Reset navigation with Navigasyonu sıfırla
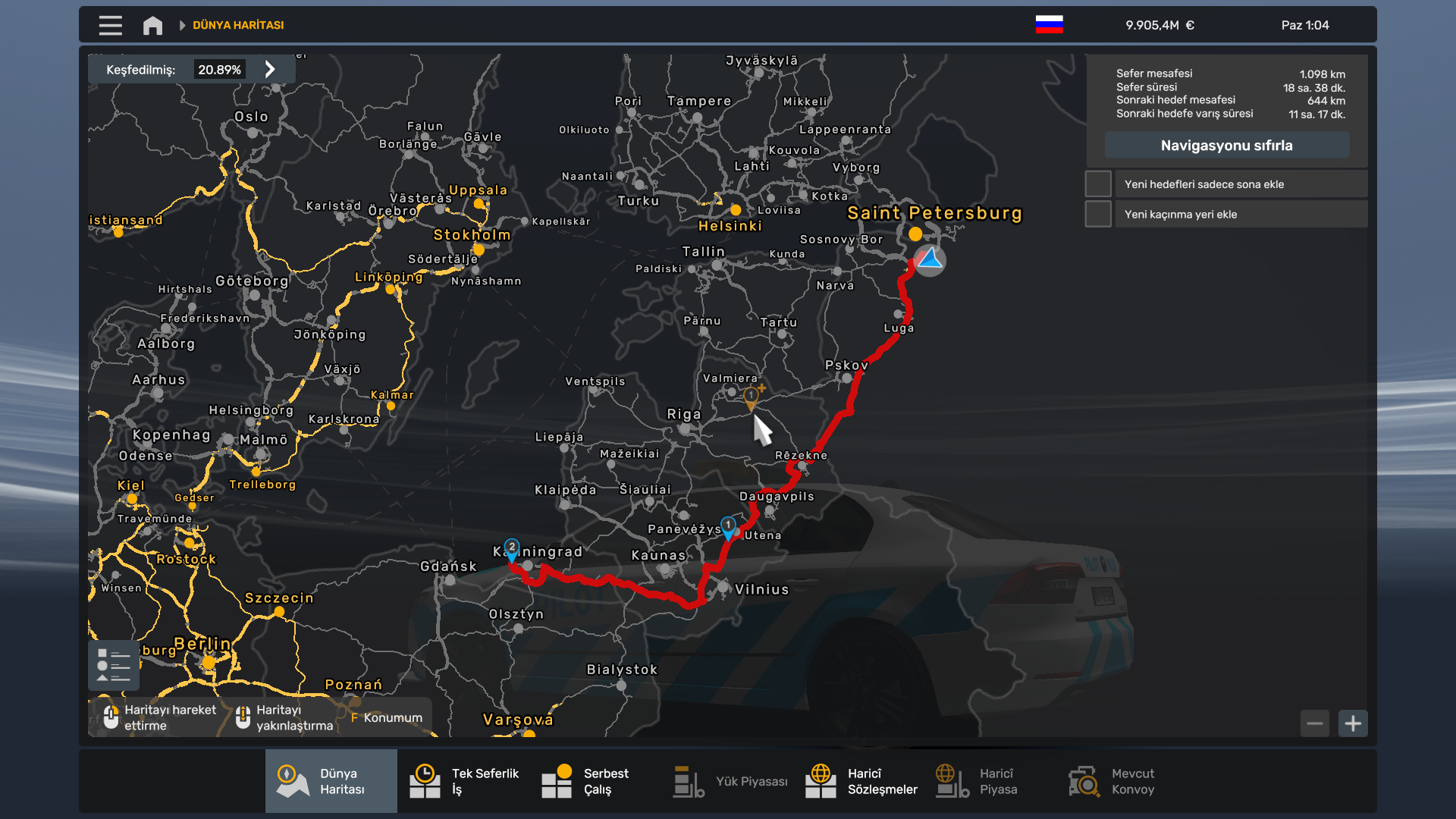The width and height of the screenshot is (1456, 819). (x=1226, y=145)
